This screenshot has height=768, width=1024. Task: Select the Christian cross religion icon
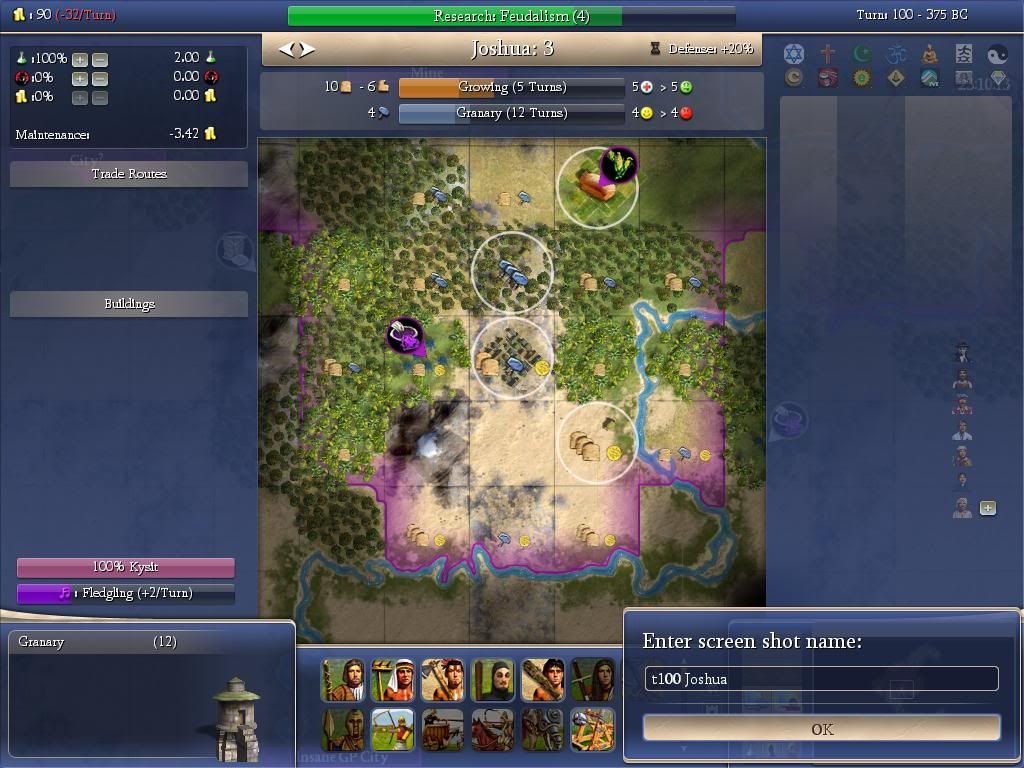pos(828,54)
